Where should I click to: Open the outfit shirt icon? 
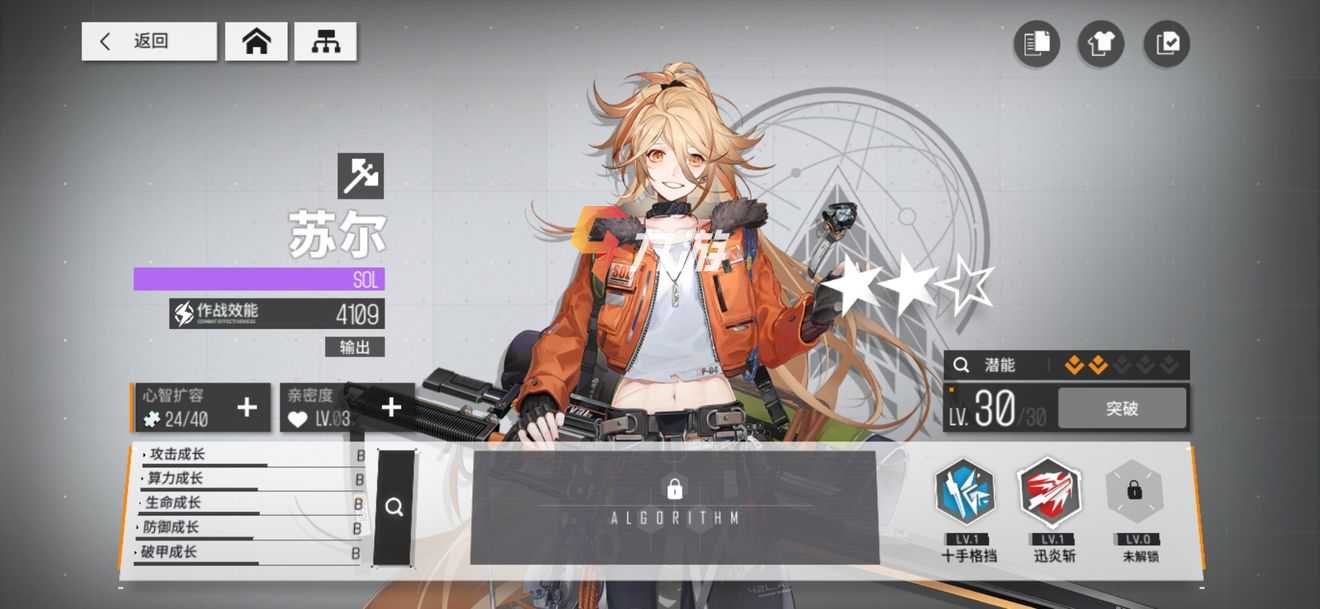click(x=1101, y=44)
